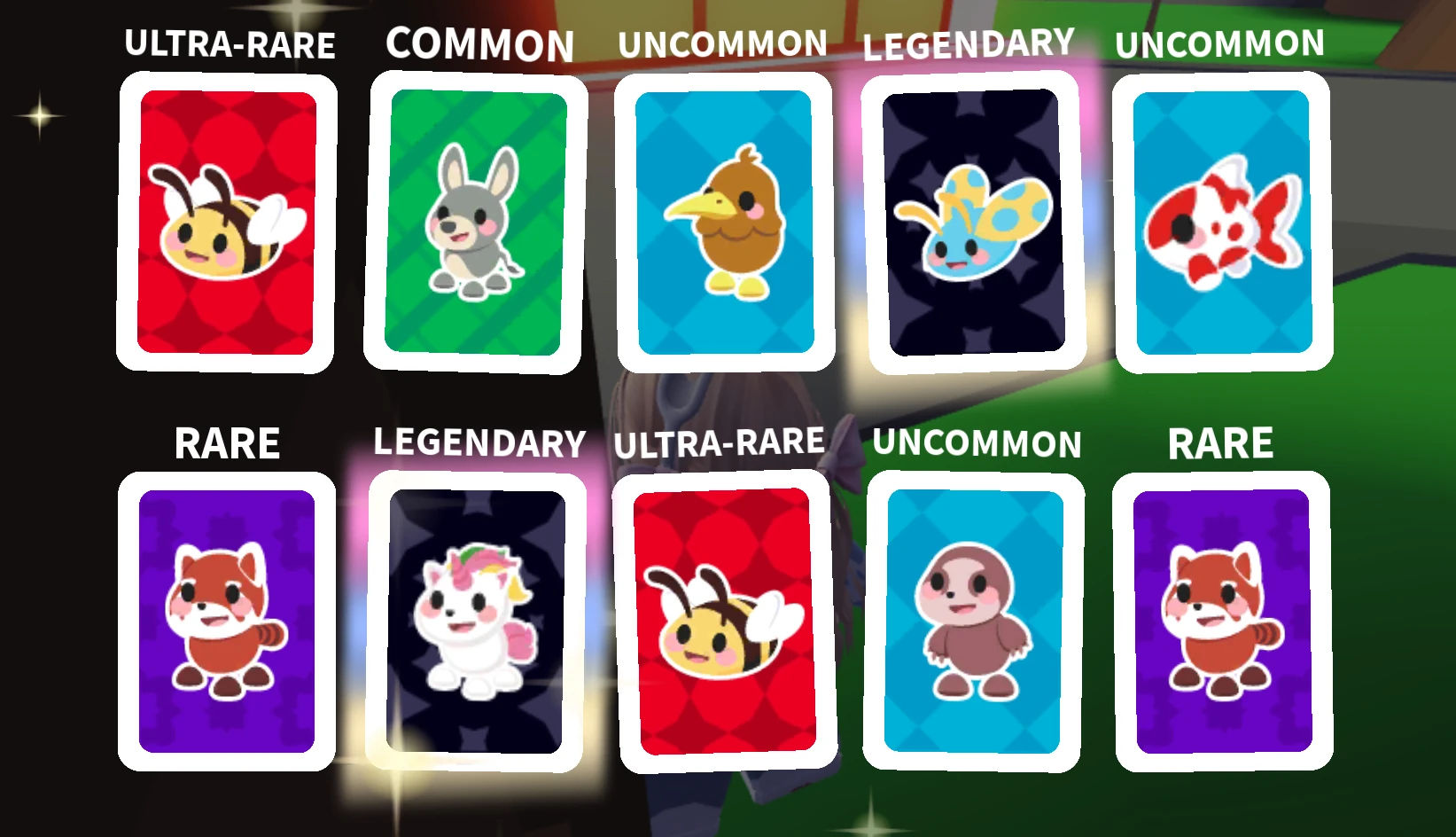Pick the Uncommon koi fish card
The height and width of the screenshot is (837, 1456).
[x=1223, y=222]
